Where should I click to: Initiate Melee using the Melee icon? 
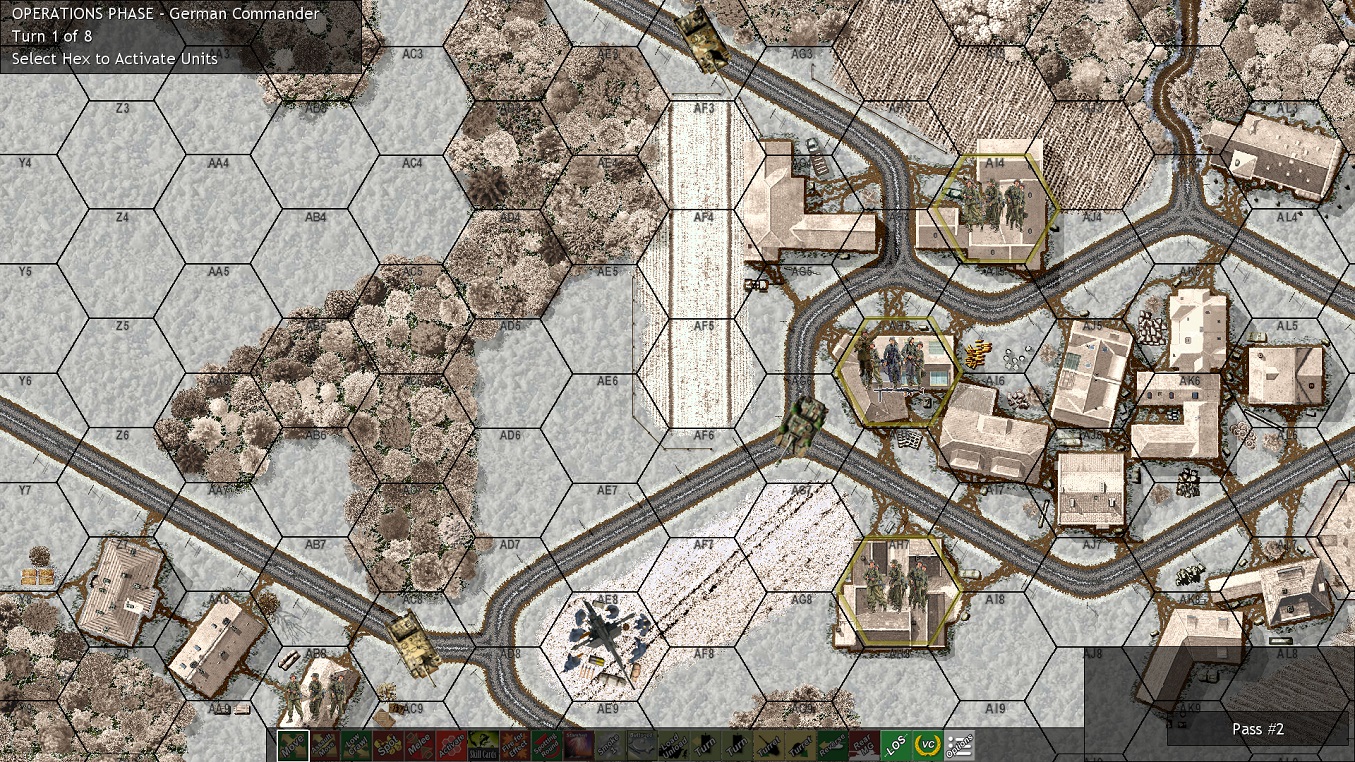pos(420,743)
